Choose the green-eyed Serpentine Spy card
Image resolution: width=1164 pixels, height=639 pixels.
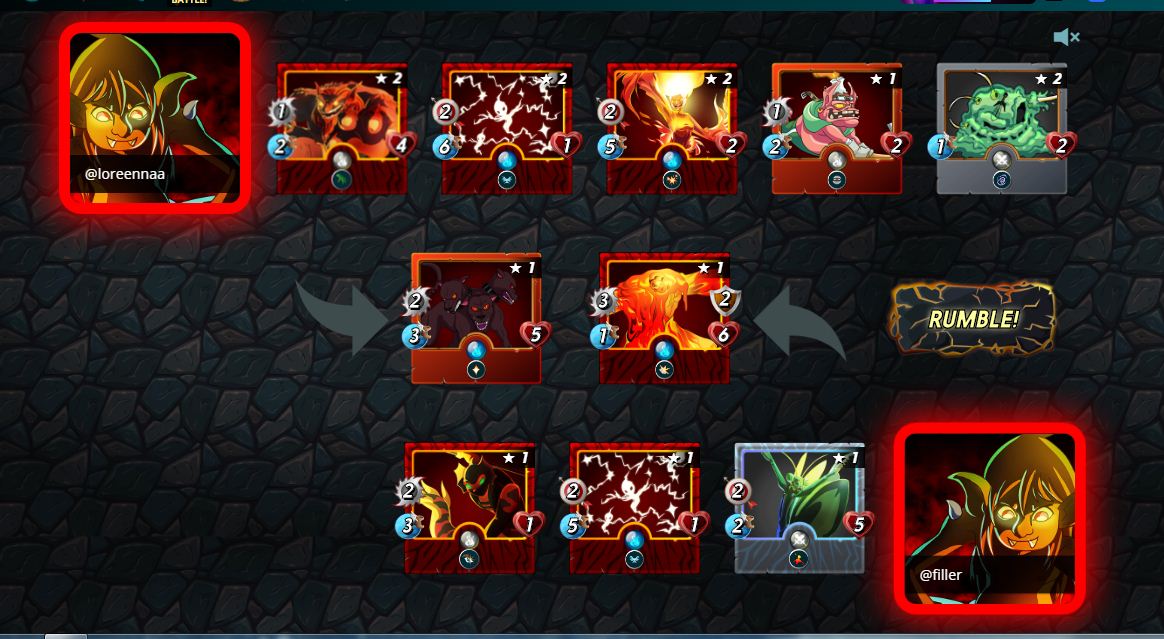click(469, 507)
